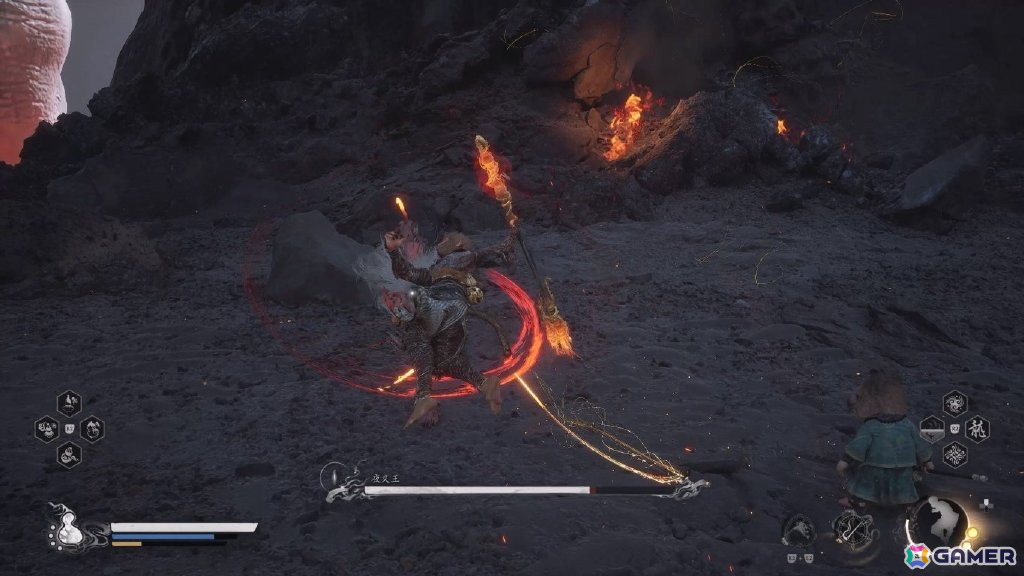Screen dimensions: 1024x576
Task: Cast the swirl spell in top hexagon
Action: [x=954, y=403]
